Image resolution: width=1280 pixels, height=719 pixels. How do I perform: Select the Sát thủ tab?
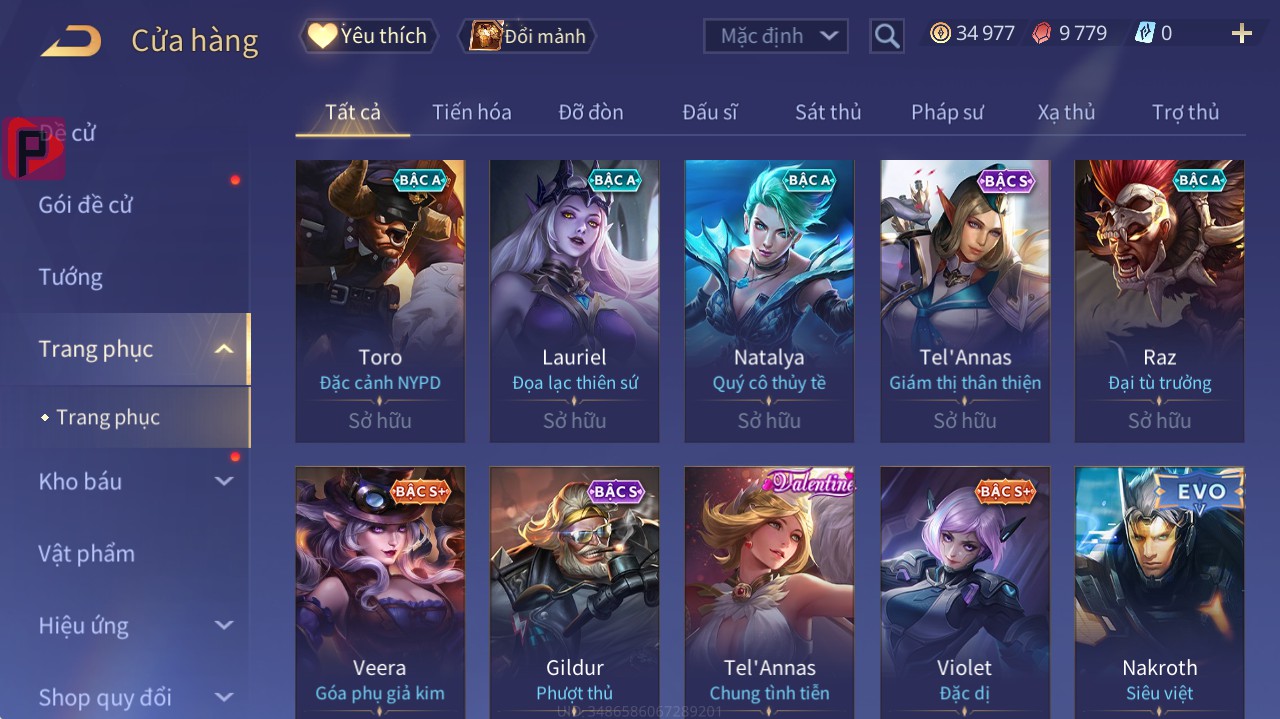point(828,112)
